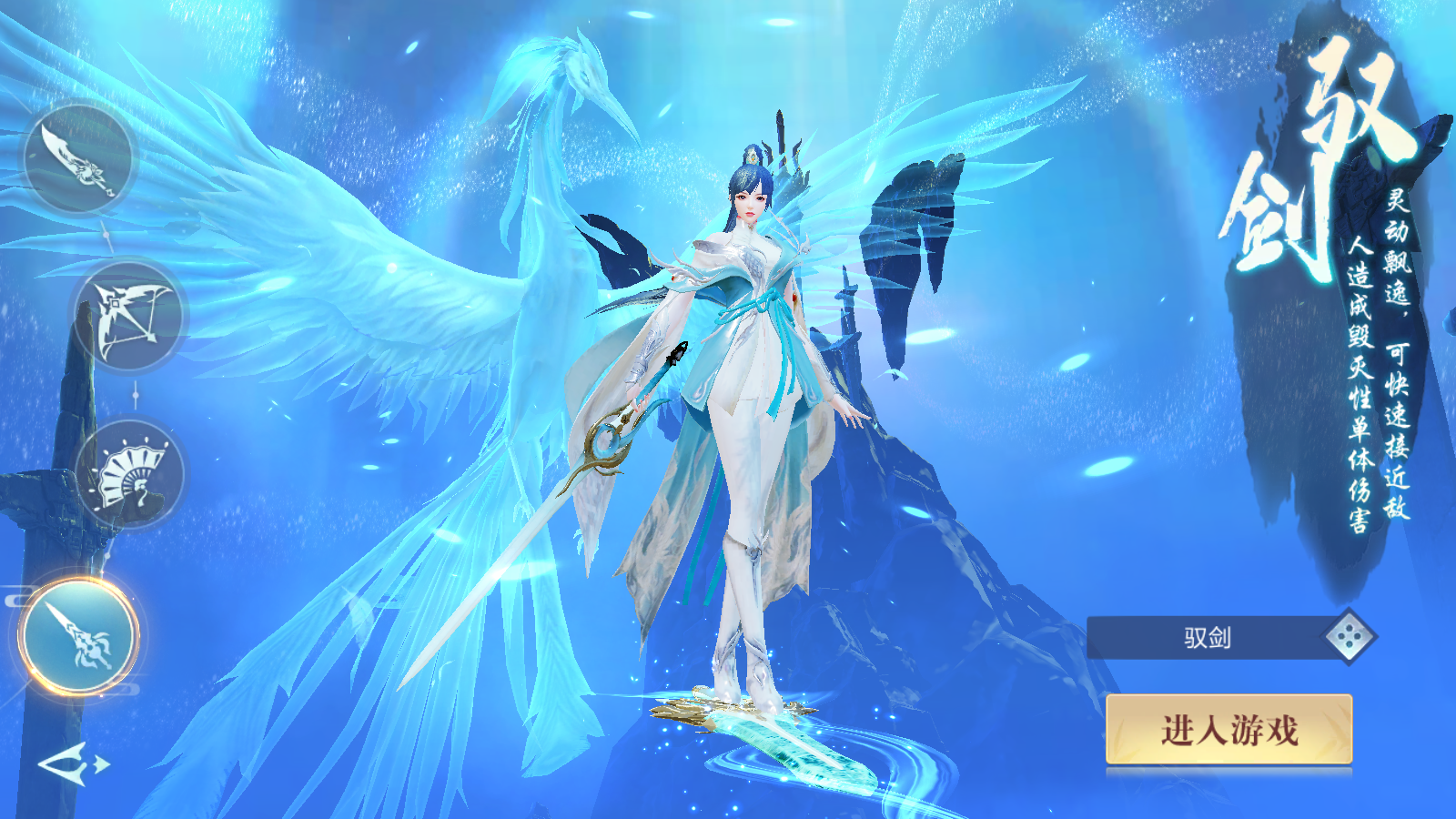Randomize name with the dice button
Viewport: 1456px width, 819px height.
coord(1350,637)
